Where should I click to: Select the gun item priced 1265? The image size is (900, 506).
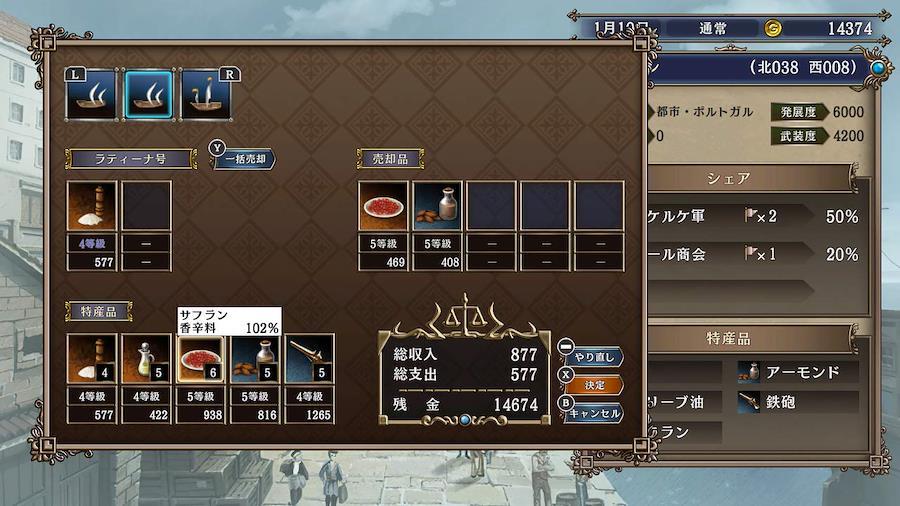click(309, 360)
